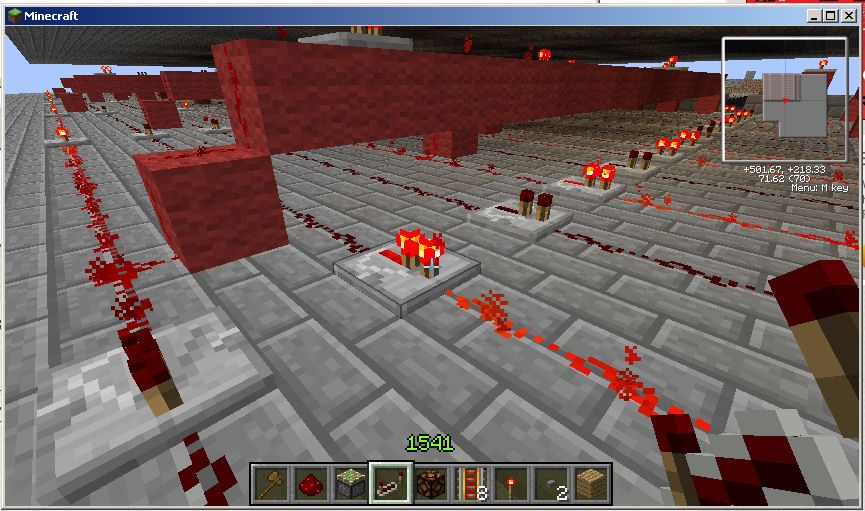Screen dimensions: 865x511
Task: Choose the rails stack of 8
Action: coord(471,484)
